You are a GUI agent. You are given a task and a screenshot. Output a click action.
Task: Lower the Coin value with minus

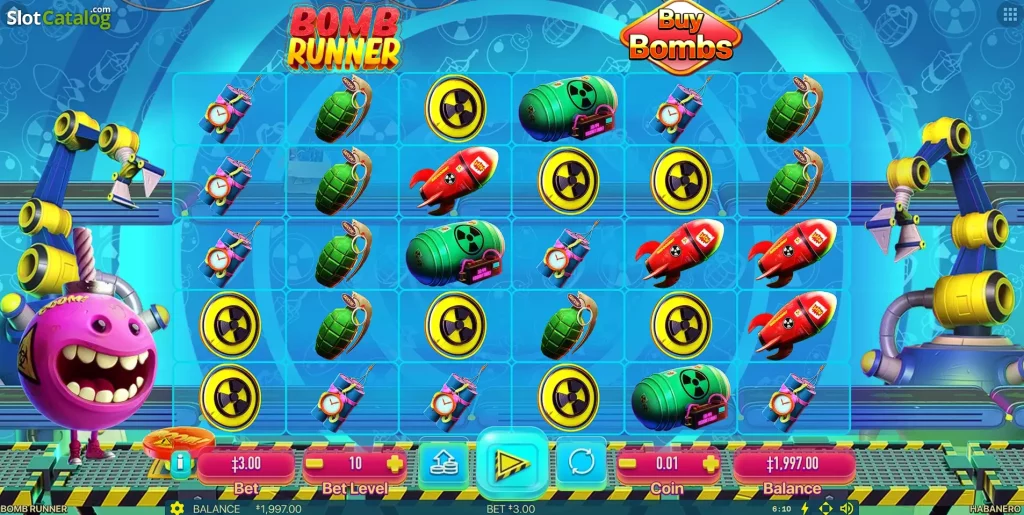point(630,464)
